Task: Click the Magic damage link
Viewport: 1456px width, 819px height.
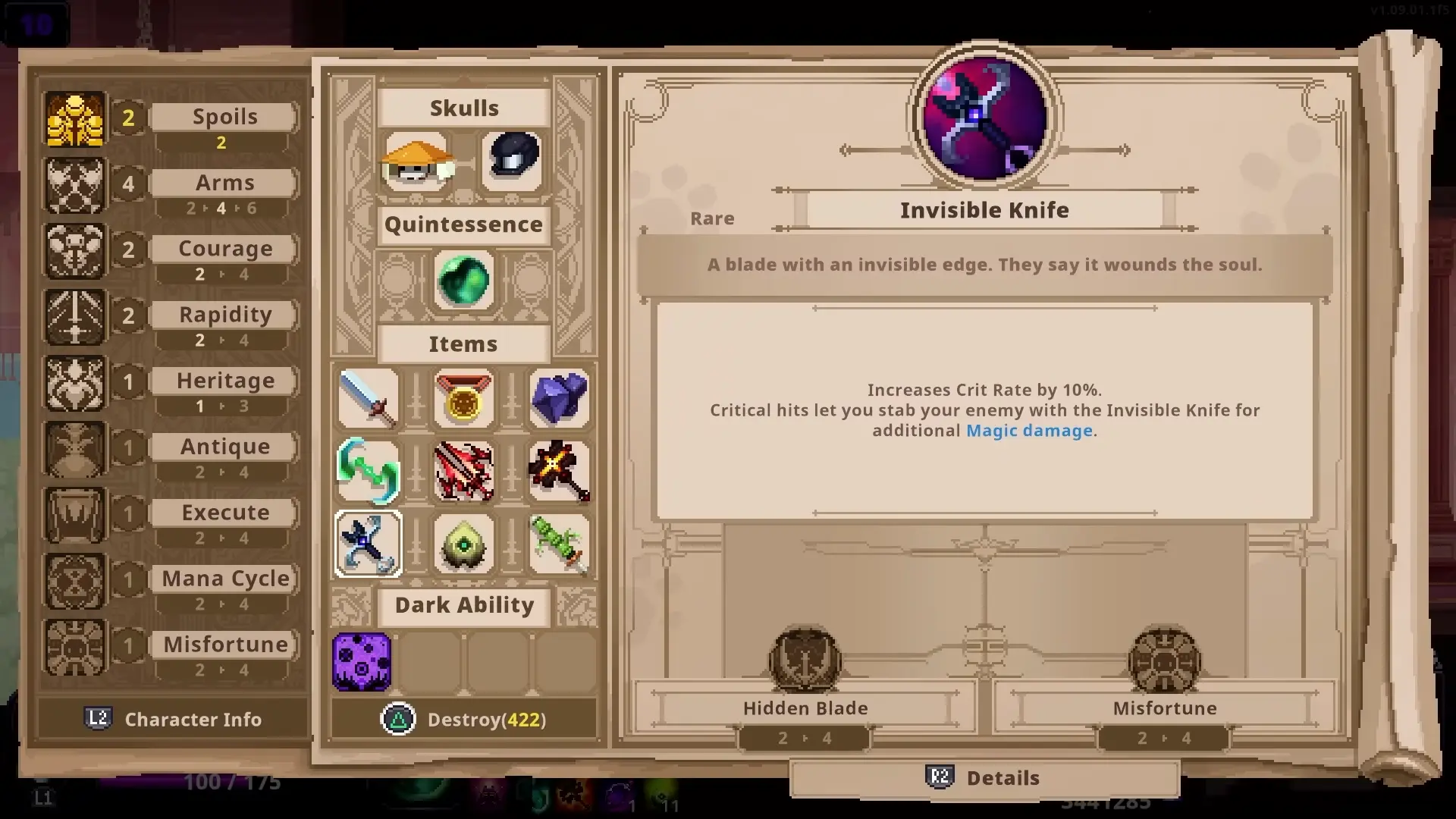Action: [x=1029, y=430]
